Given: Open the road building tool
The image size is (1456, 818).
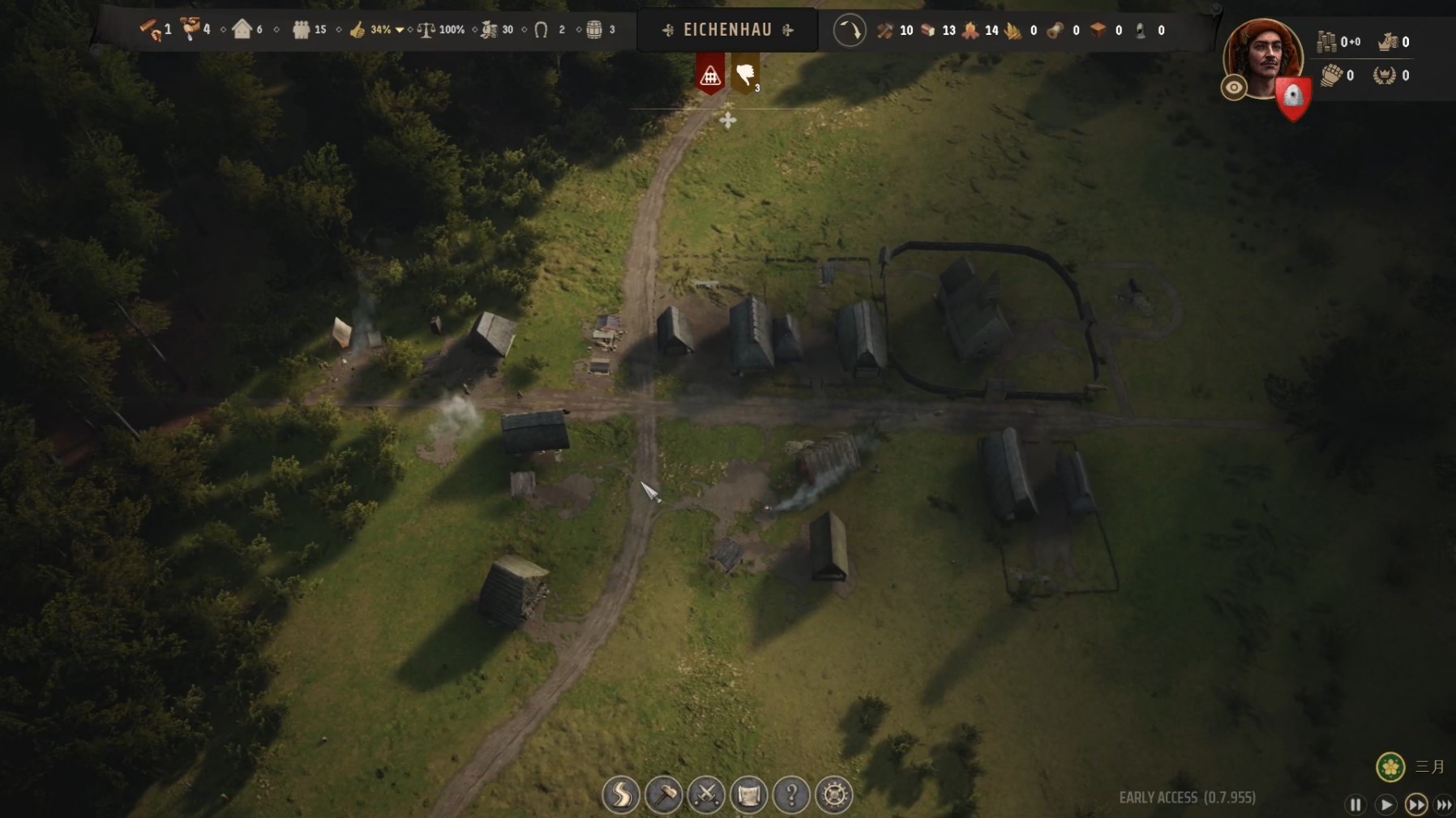Looking at the screenshot, I should 621,795.
